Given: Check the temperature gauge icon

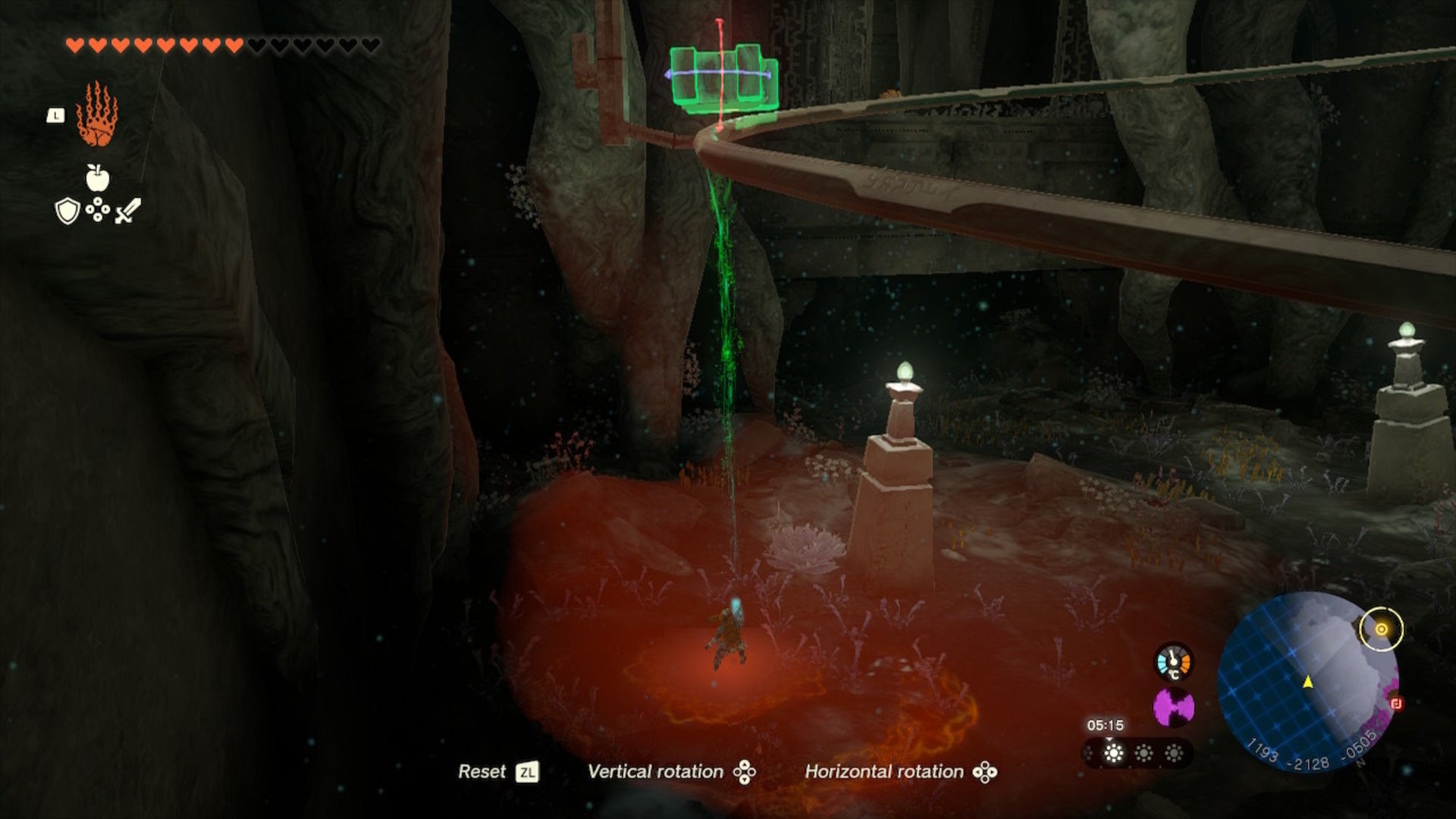Looking at the screenshot, I should click(x=1173, y=661).
